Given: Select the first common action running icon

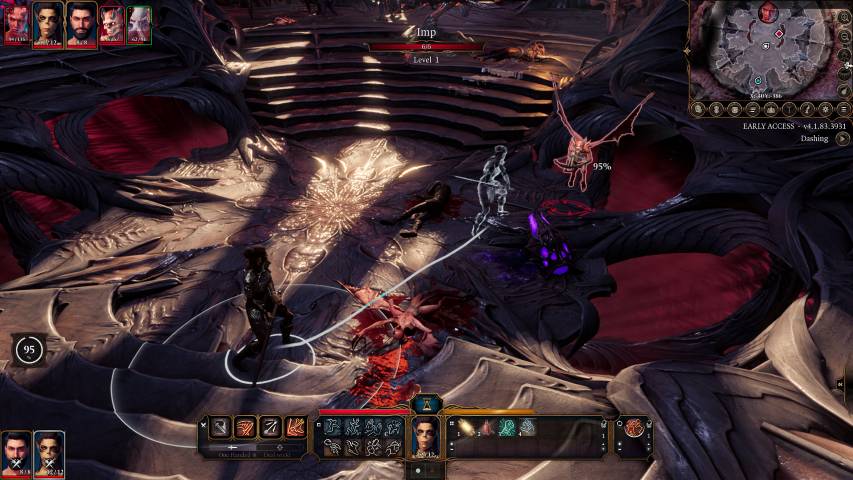Looking at the screenshot, I should point(331,427).
